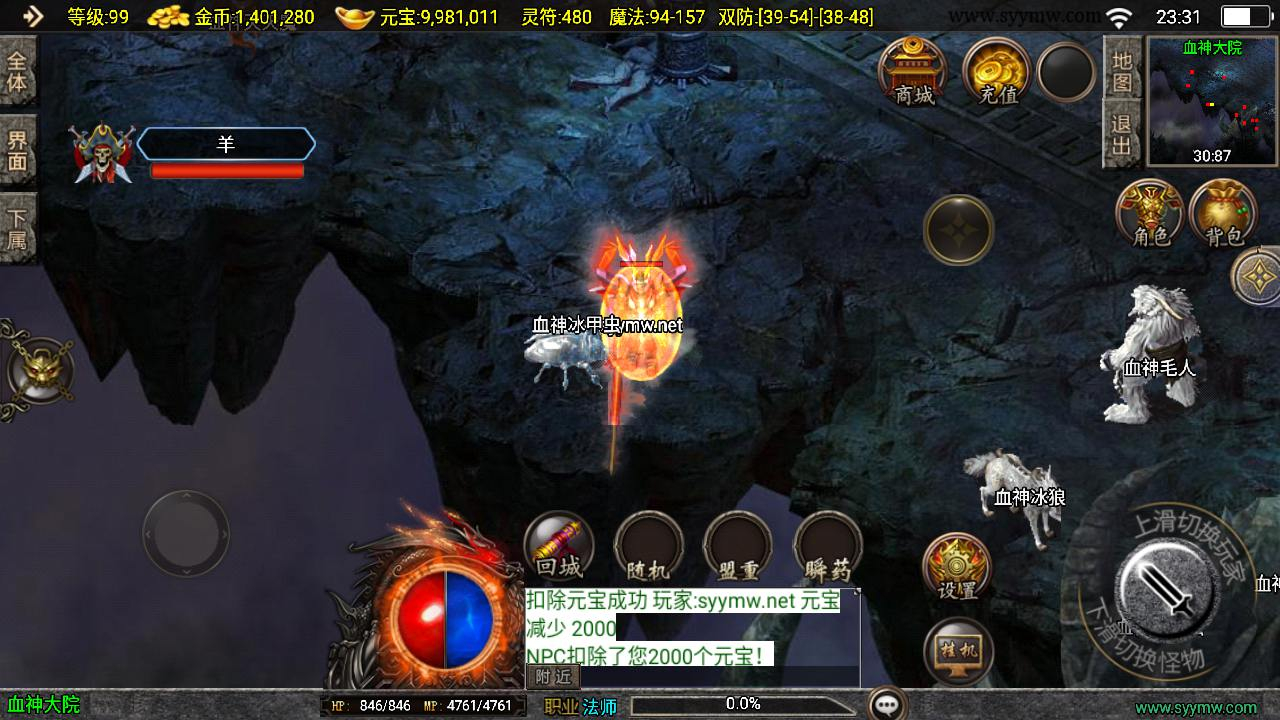Use the 瞬药 instant potion button
Viewport: 1280px width, 720px height.
coord(828,547)
